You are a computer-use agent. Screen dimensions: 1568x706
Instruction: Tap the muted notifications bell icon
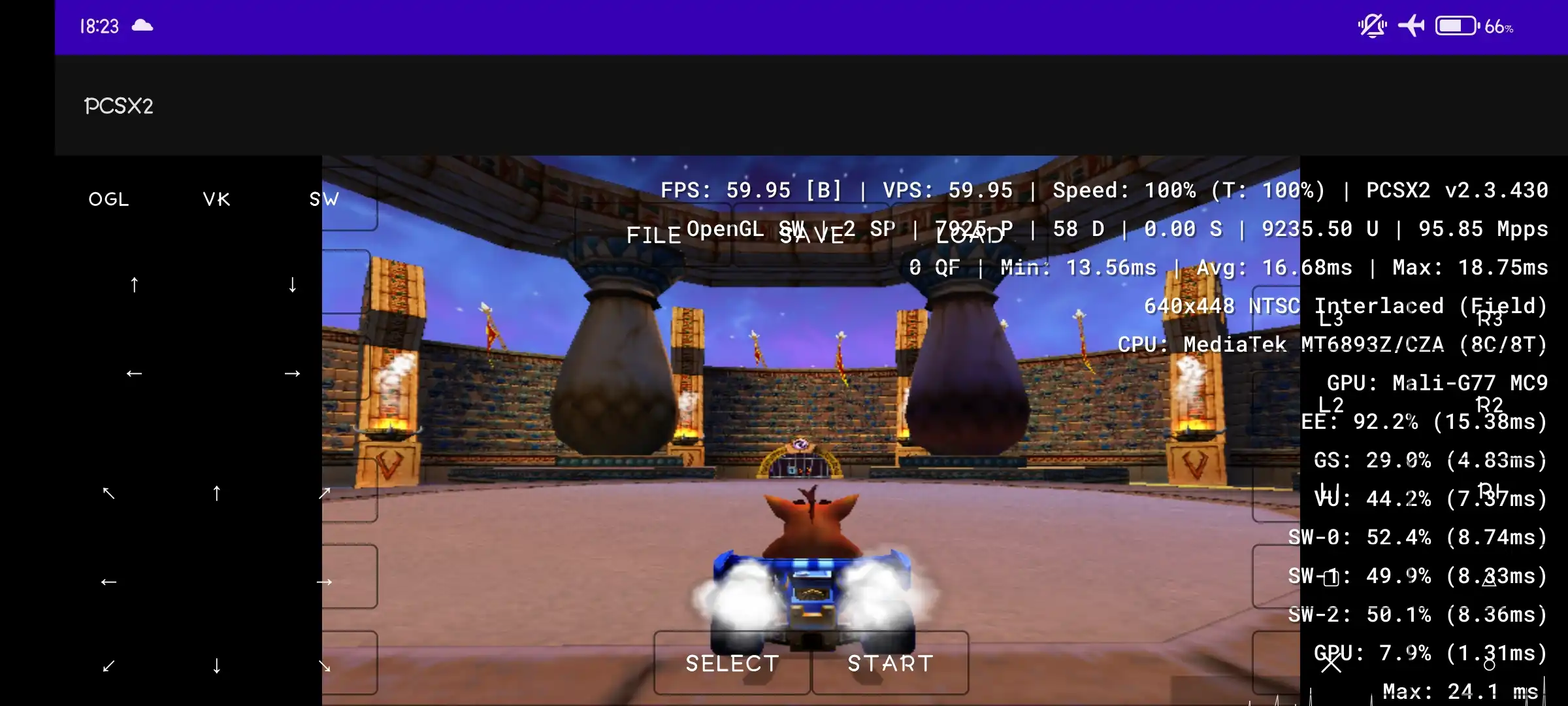point(1372,25)
